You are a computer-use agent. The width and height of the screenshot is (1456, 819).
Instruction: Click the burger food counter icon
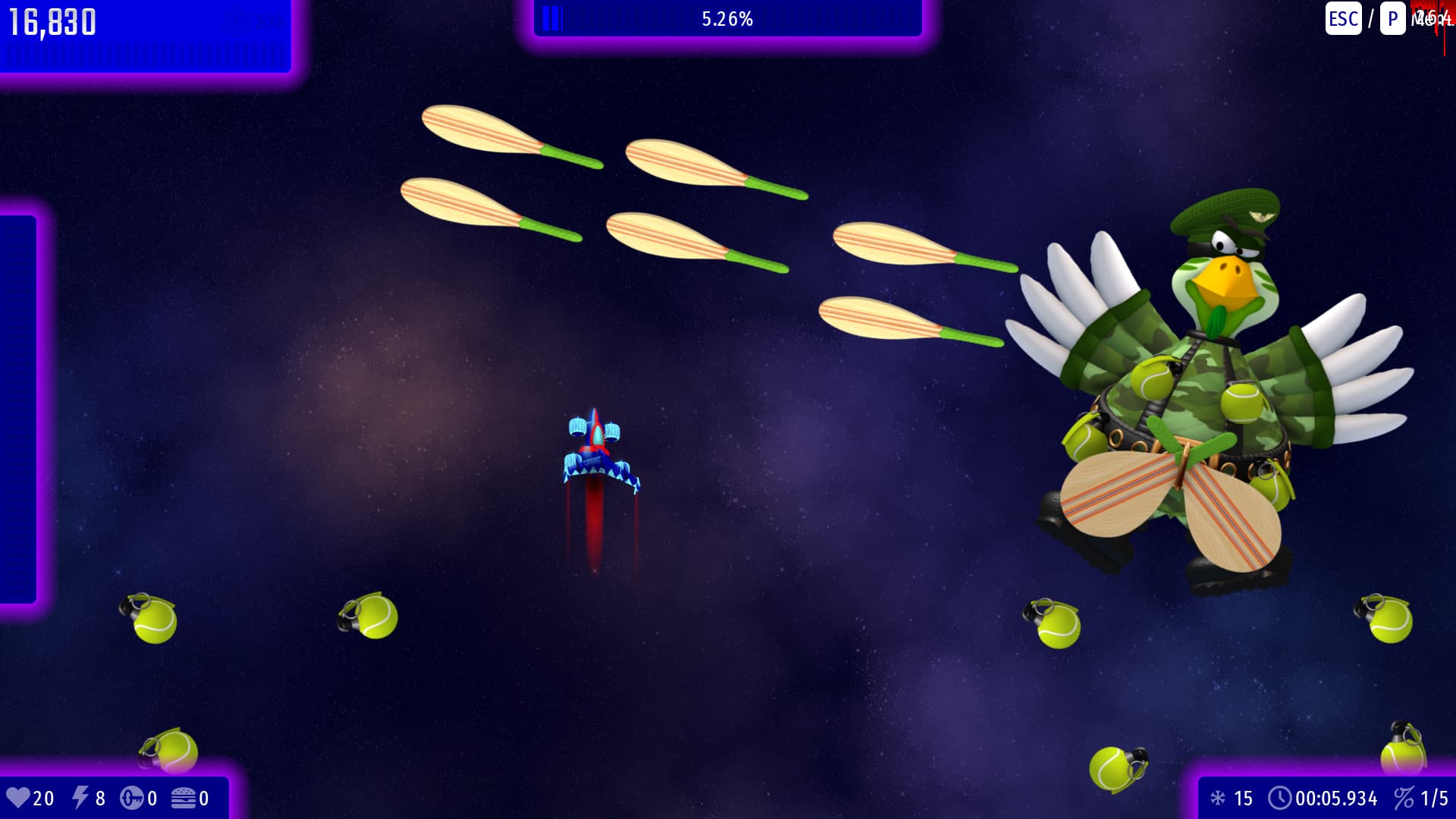(182, 798)
